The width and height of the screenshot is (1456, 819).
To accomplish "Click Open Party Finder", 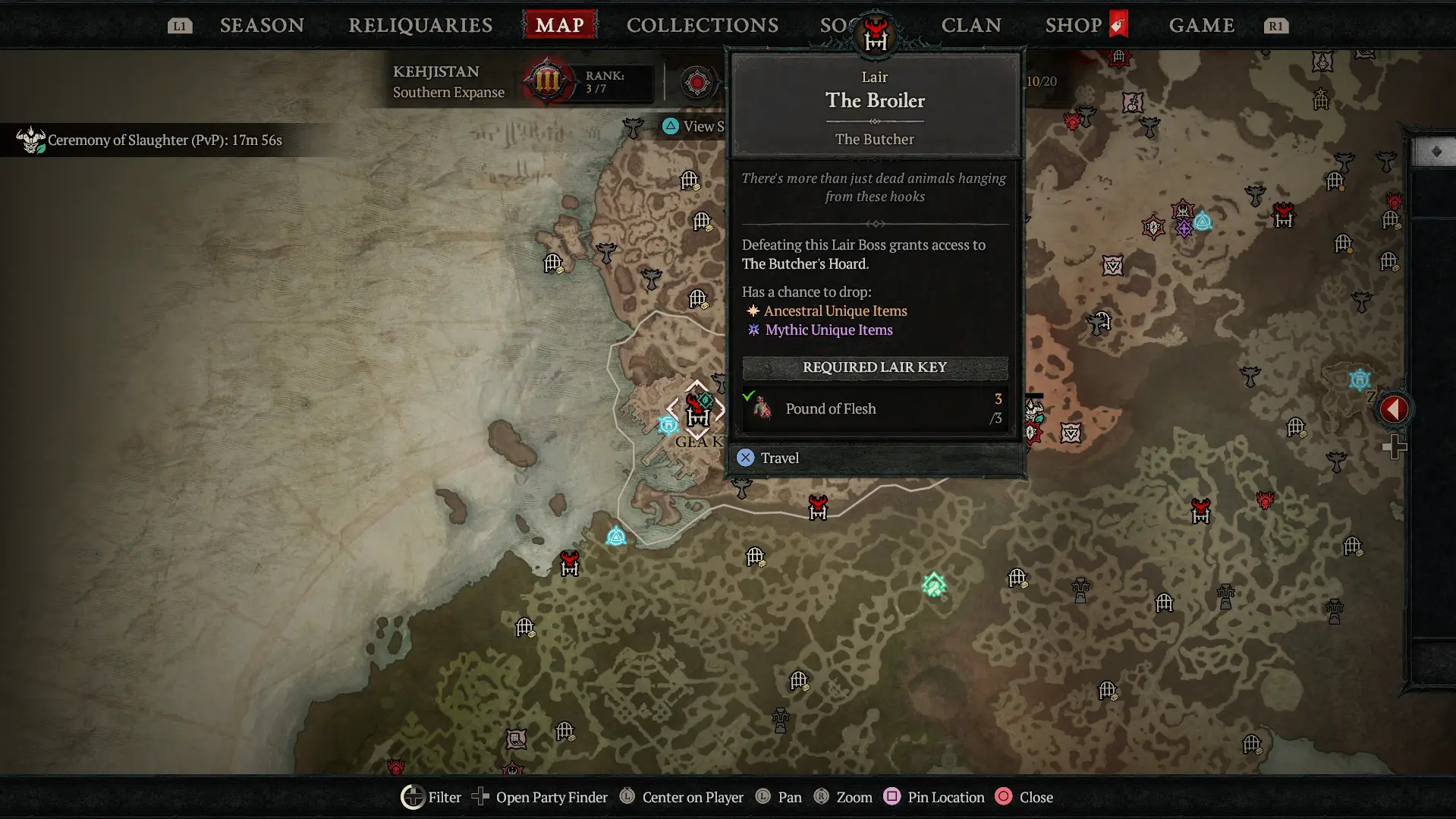I will click(x=540, y=797).
